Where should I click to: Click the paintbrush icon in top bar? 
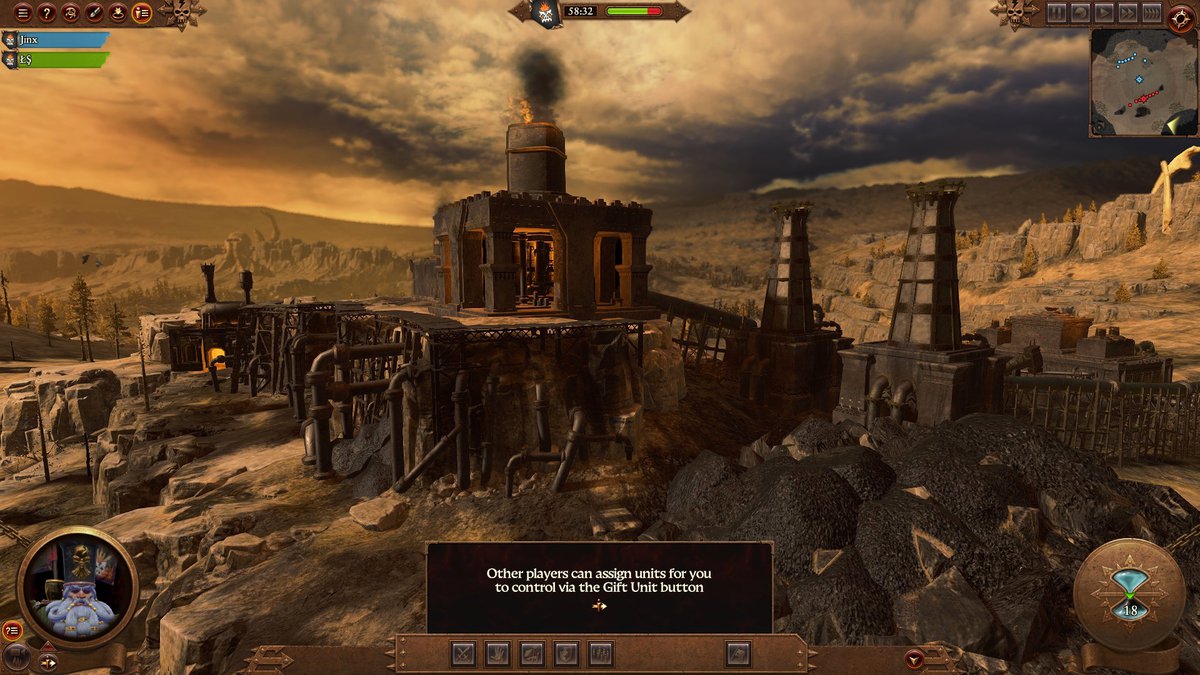[94, 13]
